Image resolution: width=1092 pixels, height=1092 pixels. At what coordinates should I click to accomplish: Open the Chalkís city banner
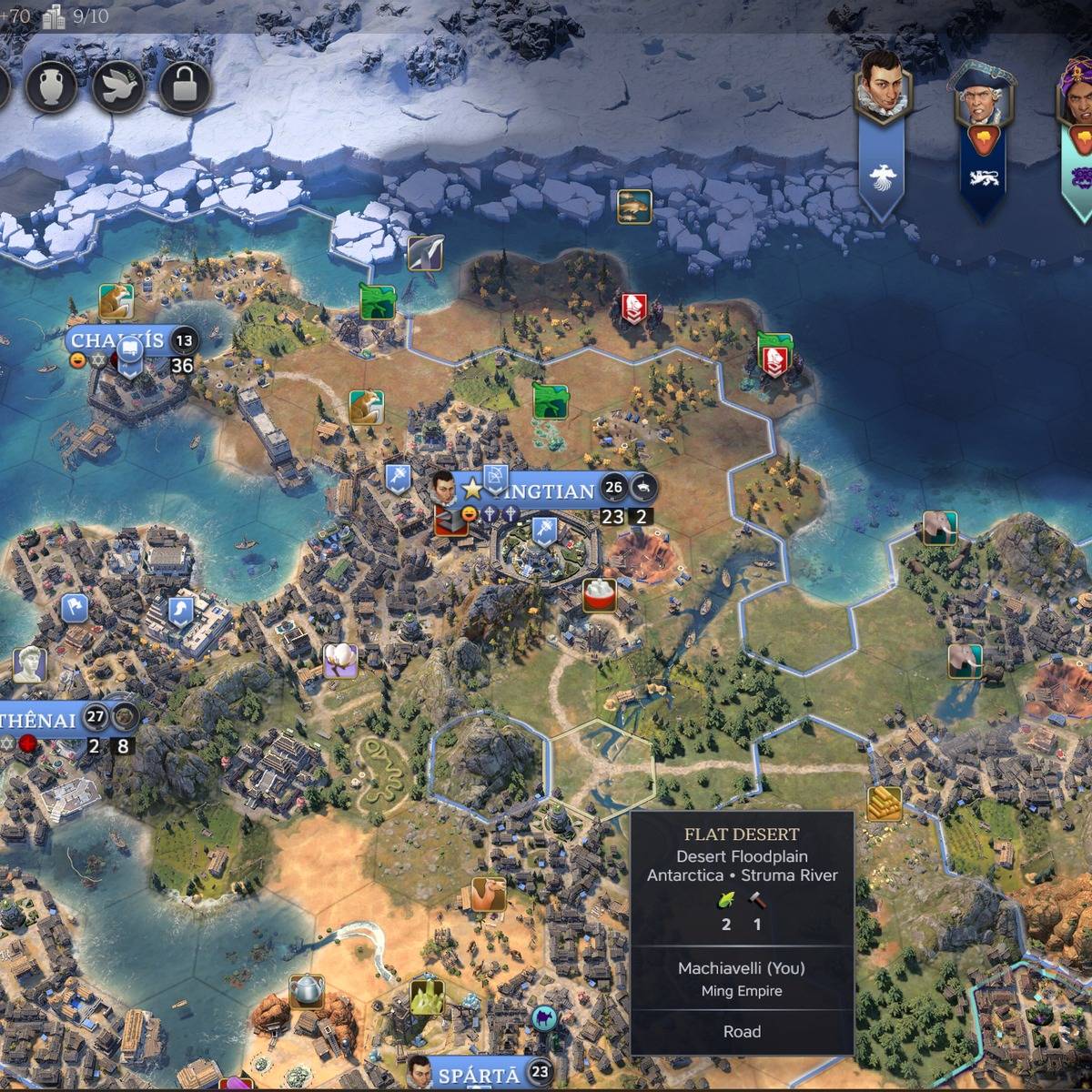118,341
